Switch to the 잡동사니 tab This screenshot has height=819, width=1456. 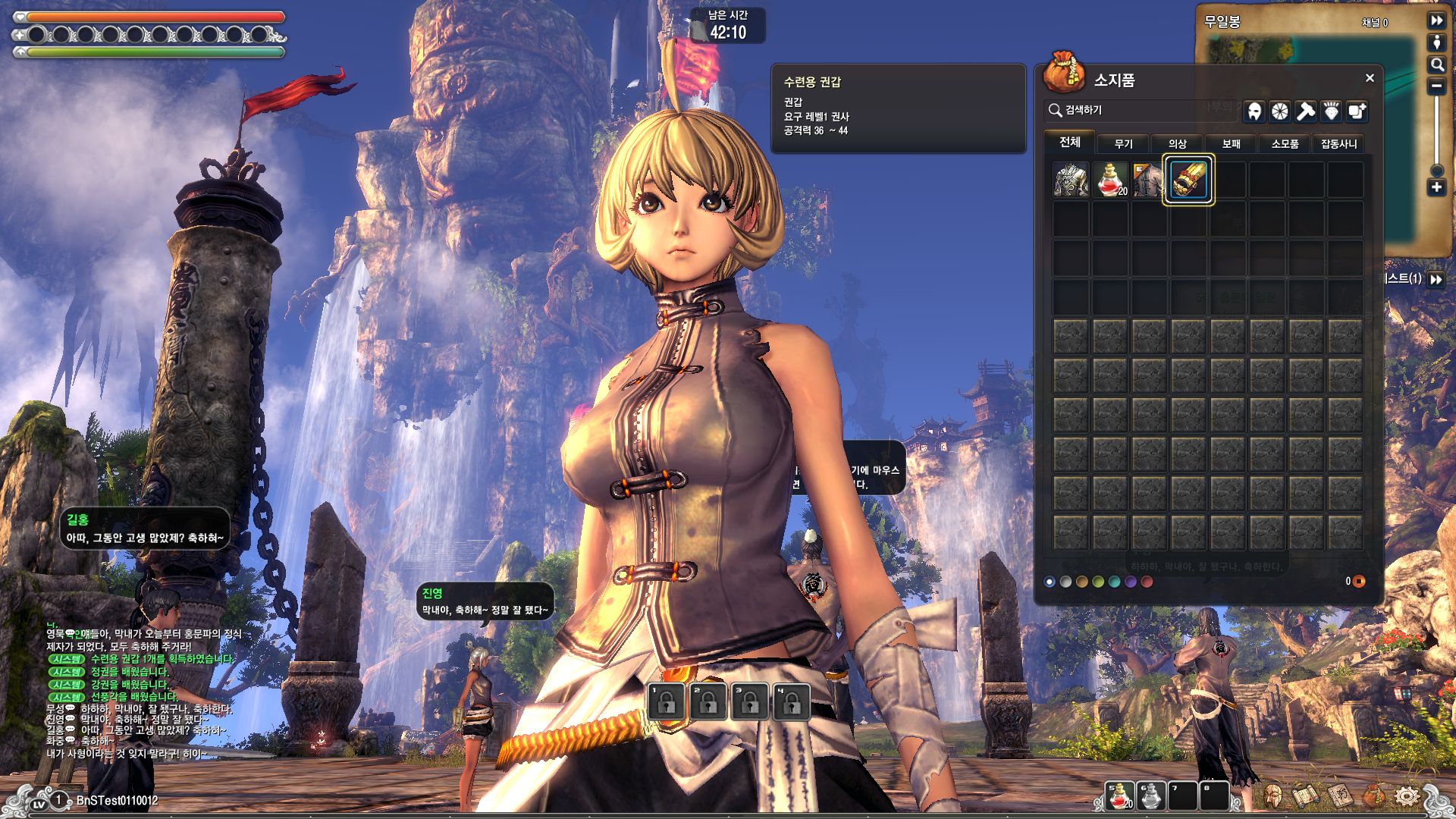(x=1338, y=143)
